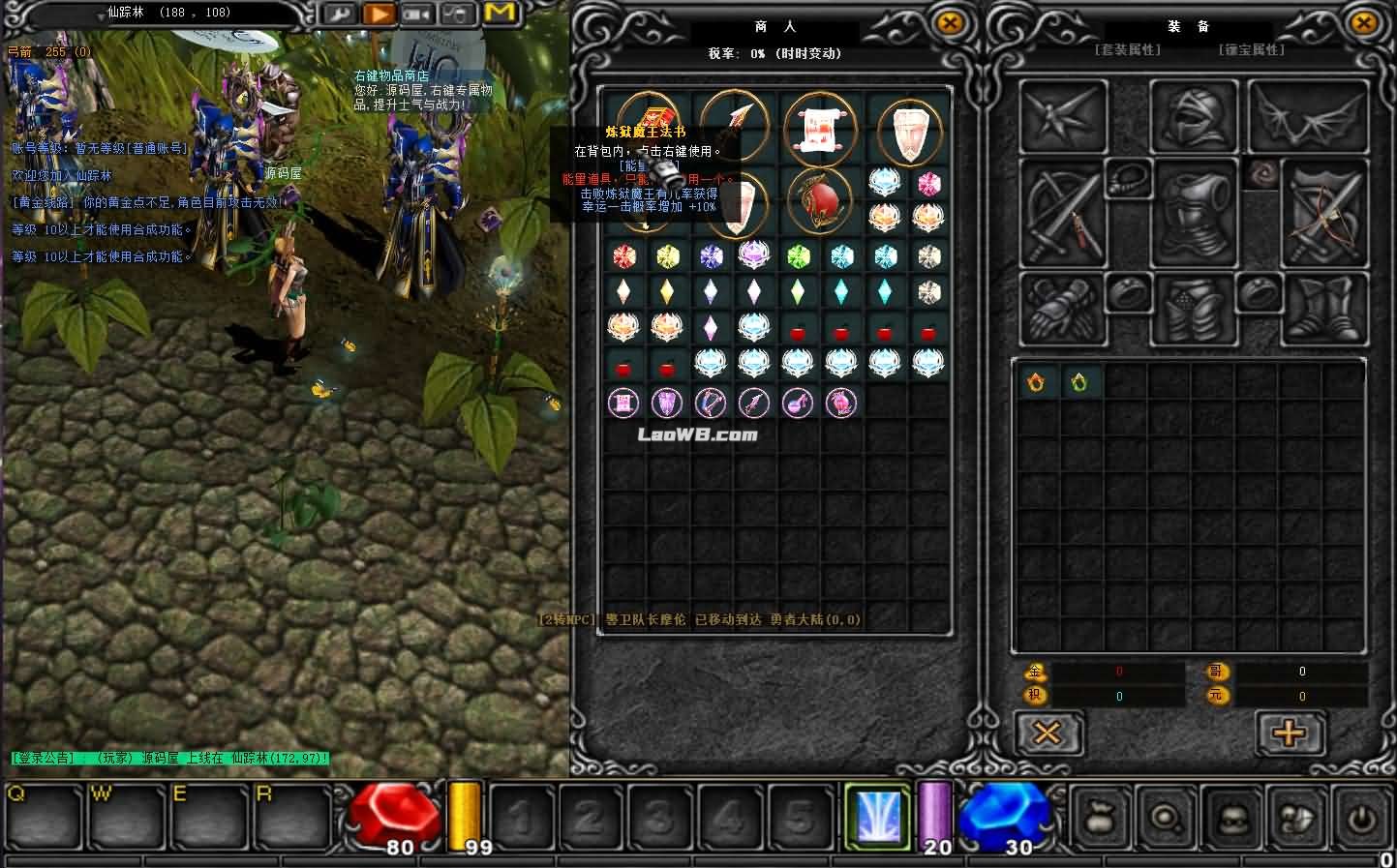1397x868 pixels.
Task: Click the gold amount input field showing 0
Action: click(x=1118, y=671)
